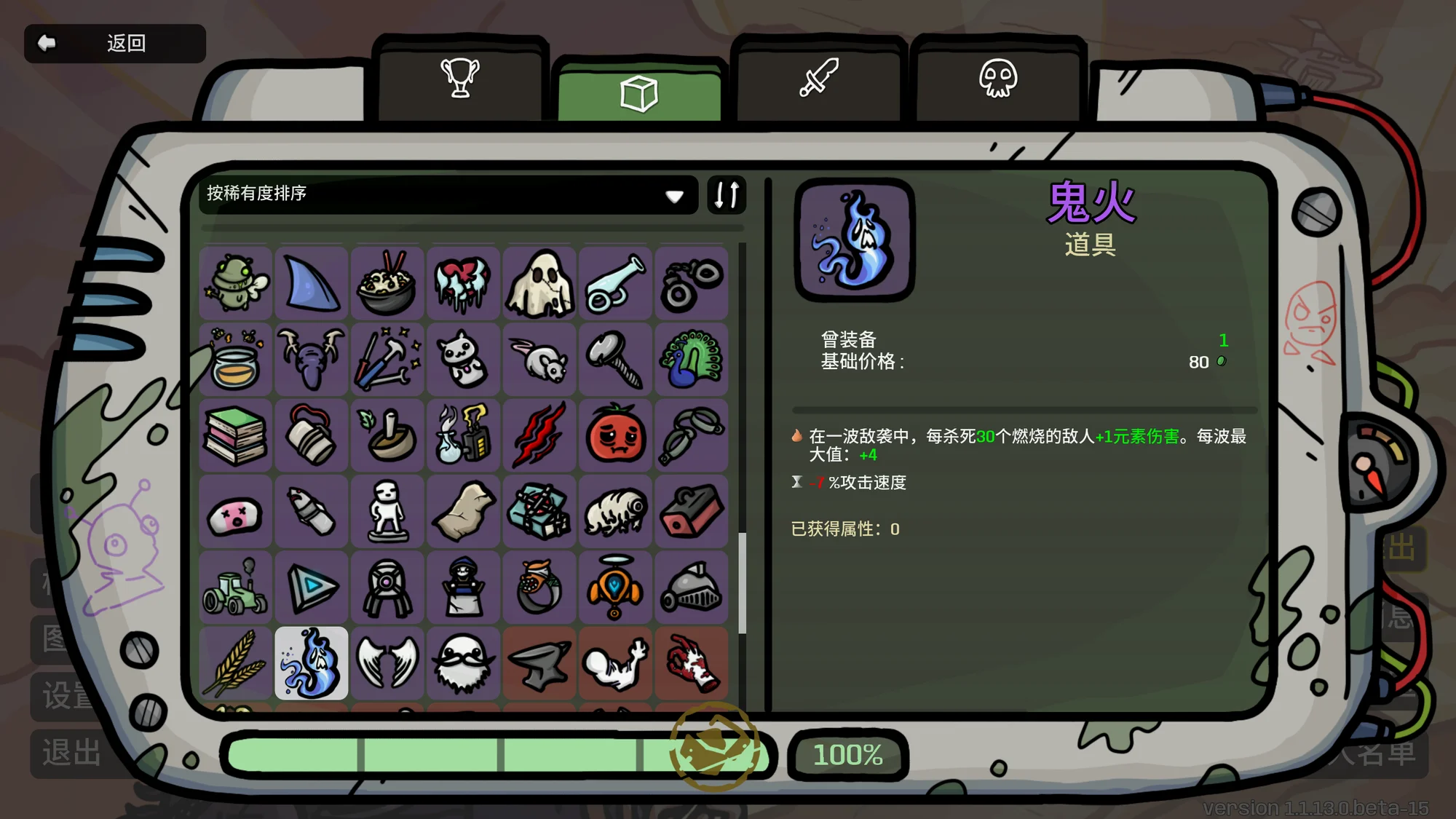Choose the noodle bowl with chopsticks
Viewport: 1456px width, 819px height.
click(387, 284)
